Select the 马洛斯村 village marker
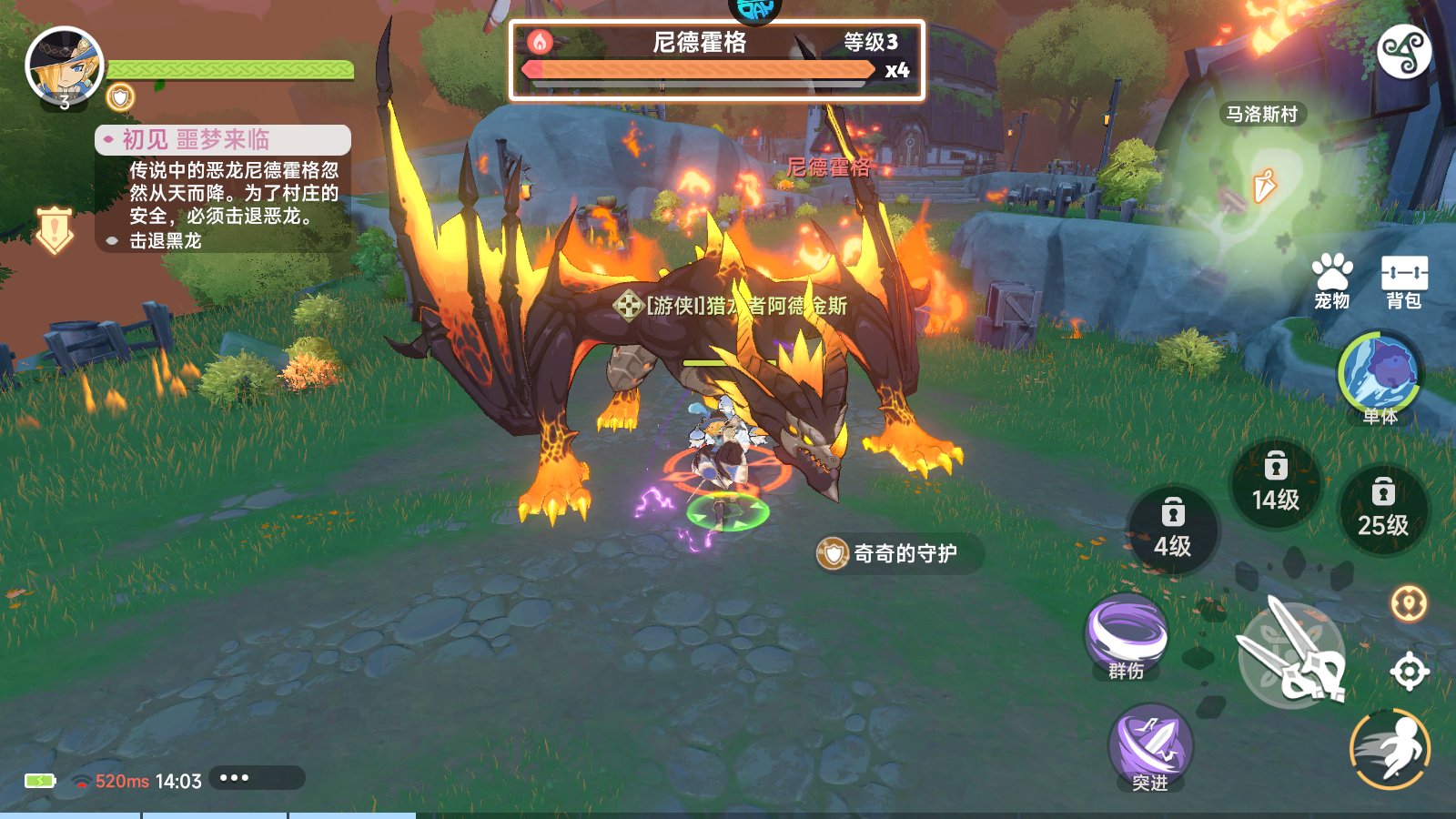The height and width of the screenshot is (819, 1456). [x=1262, y=112]
